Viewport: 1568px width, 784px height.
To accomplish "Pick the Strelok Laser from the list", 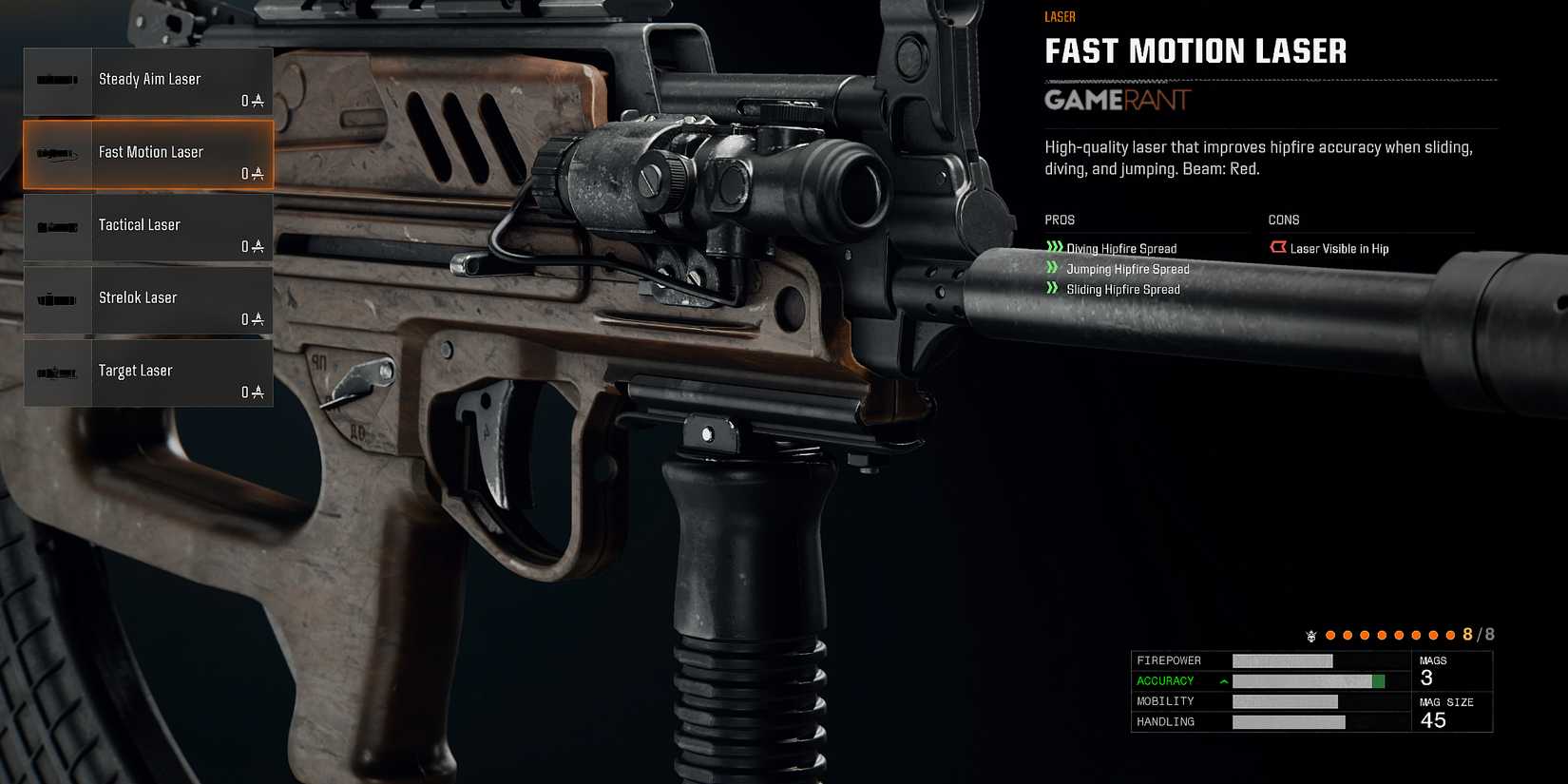I will point(148,300).
